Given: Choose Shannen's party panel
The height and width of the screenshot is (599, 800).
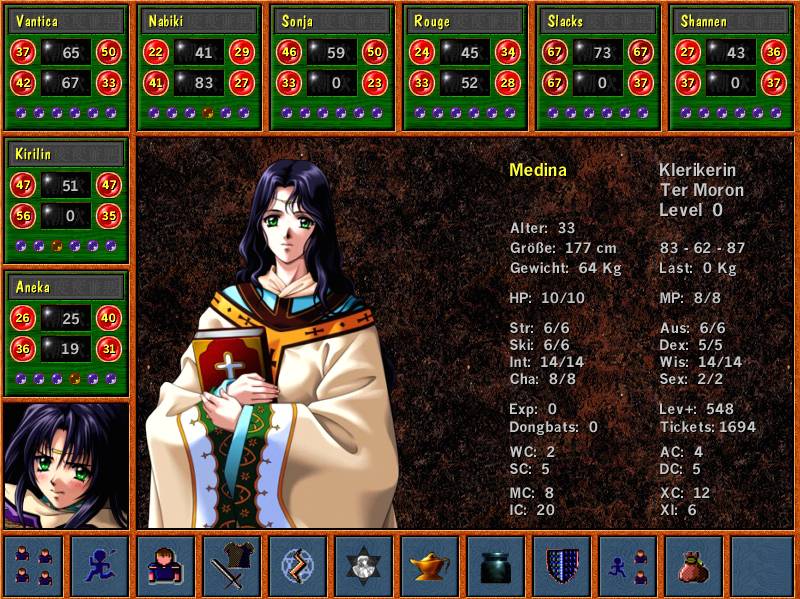Looking at the screenshot, I should click(731, 67).
